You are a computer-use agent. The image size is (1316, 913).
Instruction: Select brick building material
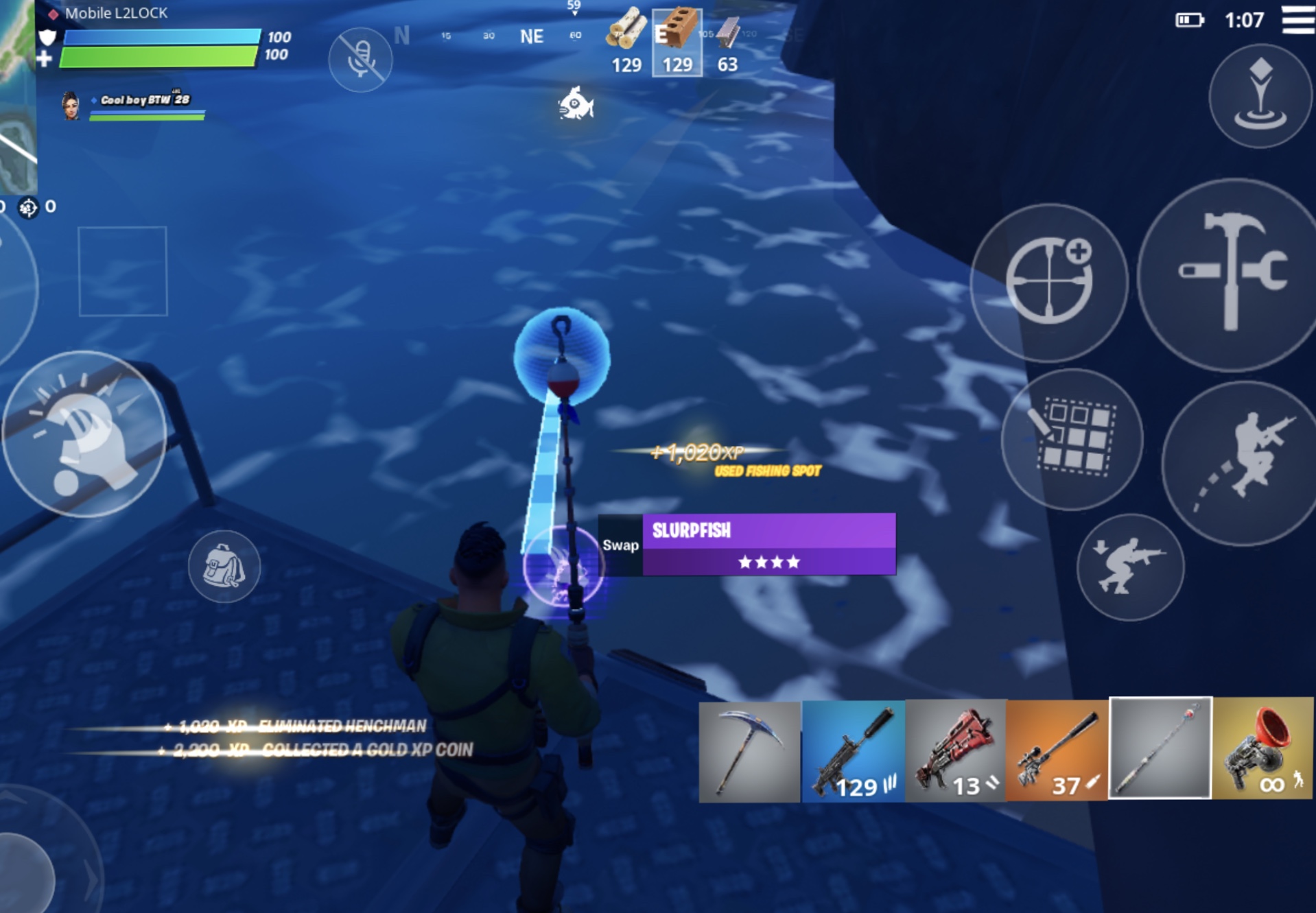(x=677, y=43)
